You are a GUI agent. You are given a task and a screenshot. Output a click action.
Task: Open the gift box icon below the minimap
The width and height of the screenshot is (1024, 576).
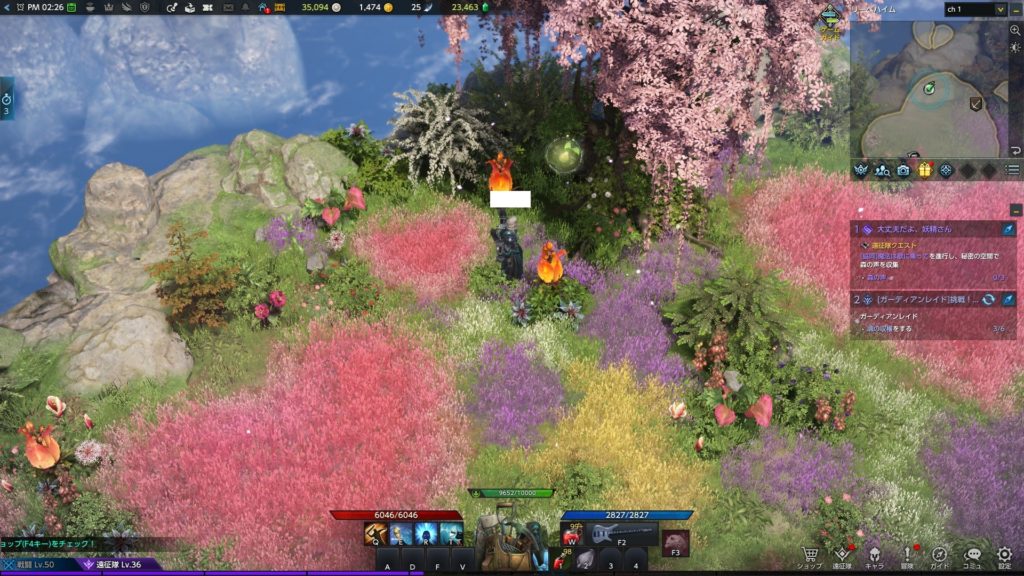pyautogui.click(x=925, y=170)
